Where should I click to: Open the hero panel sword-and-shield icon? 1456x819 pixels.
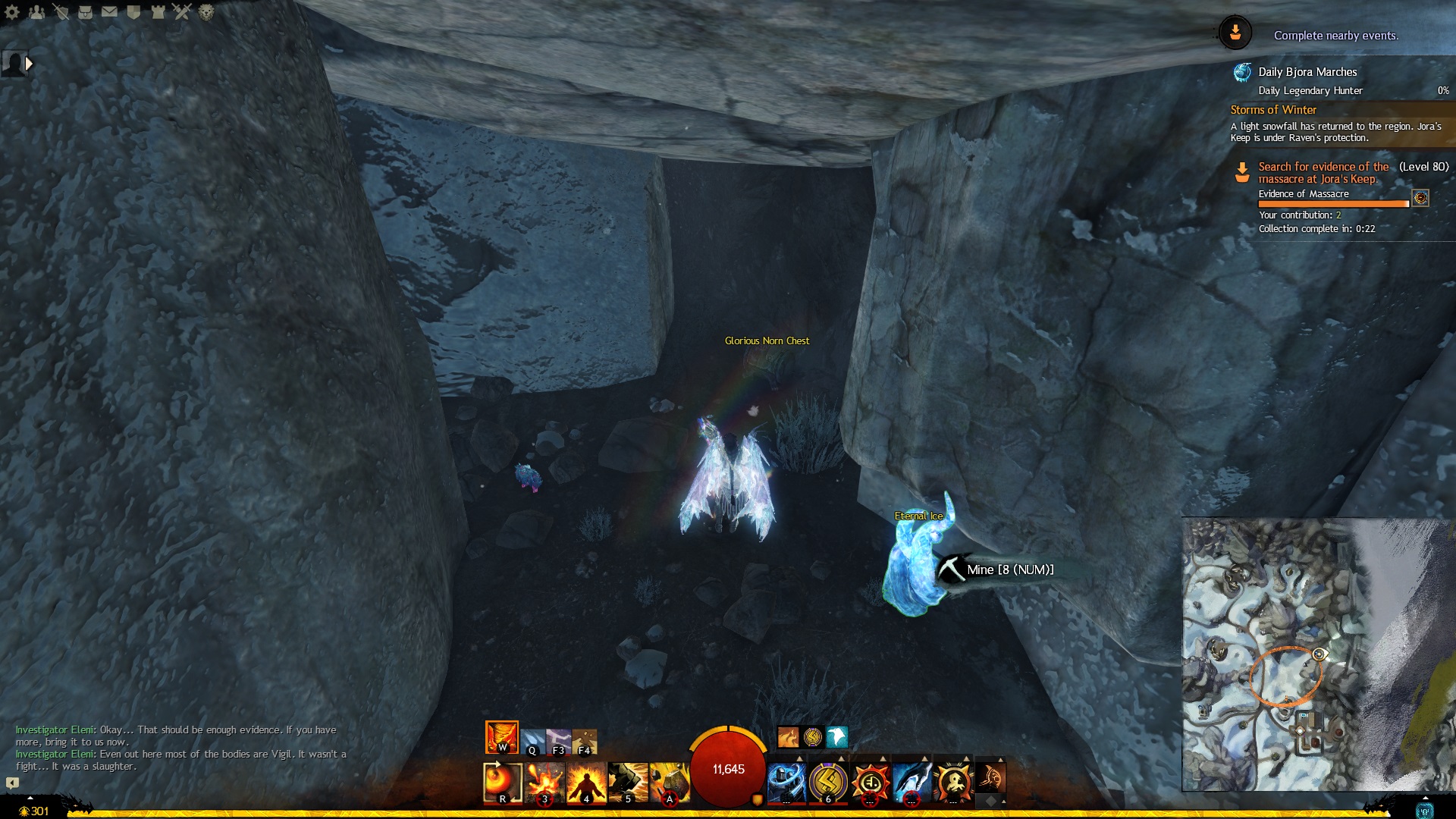click(x=61, y=12)
